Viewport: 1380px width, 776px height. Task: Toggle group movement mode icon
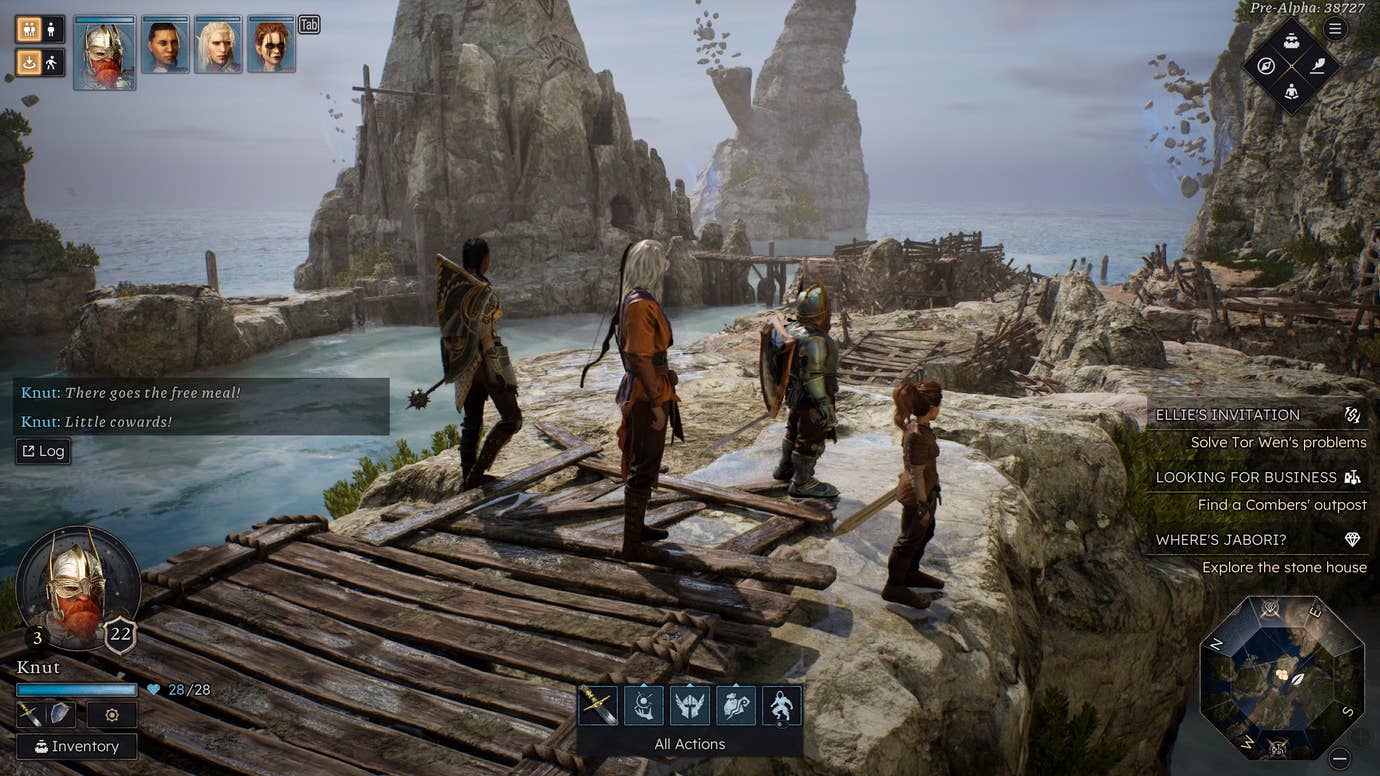28,29
